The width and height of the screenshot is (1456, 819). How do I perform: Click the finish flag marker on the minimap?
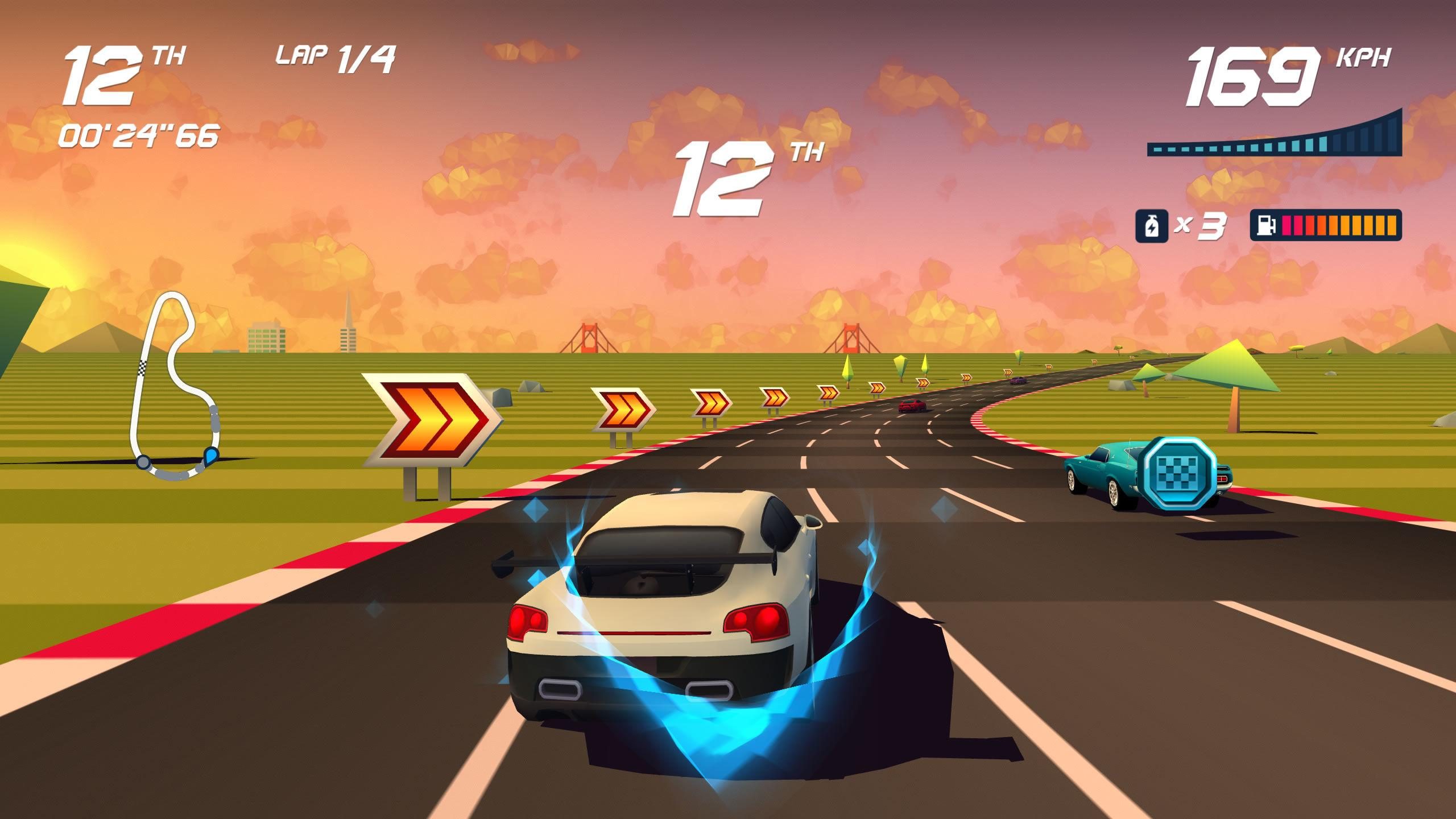point(142,367)
